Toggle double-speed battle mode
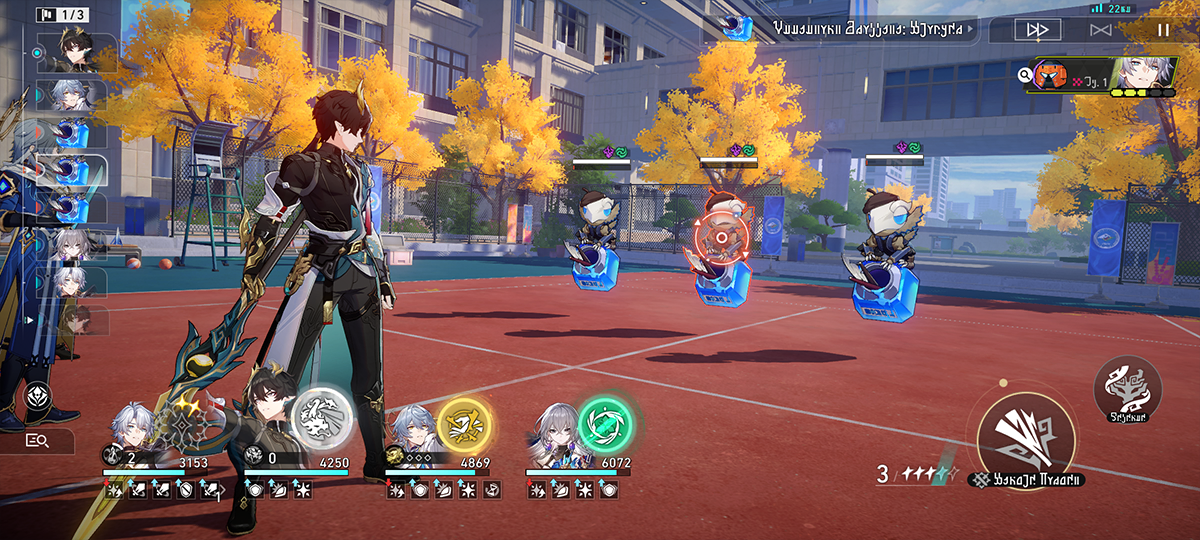Image resolution: width=1200 pixels, height=540 pixels. (x=1038, y=30)
